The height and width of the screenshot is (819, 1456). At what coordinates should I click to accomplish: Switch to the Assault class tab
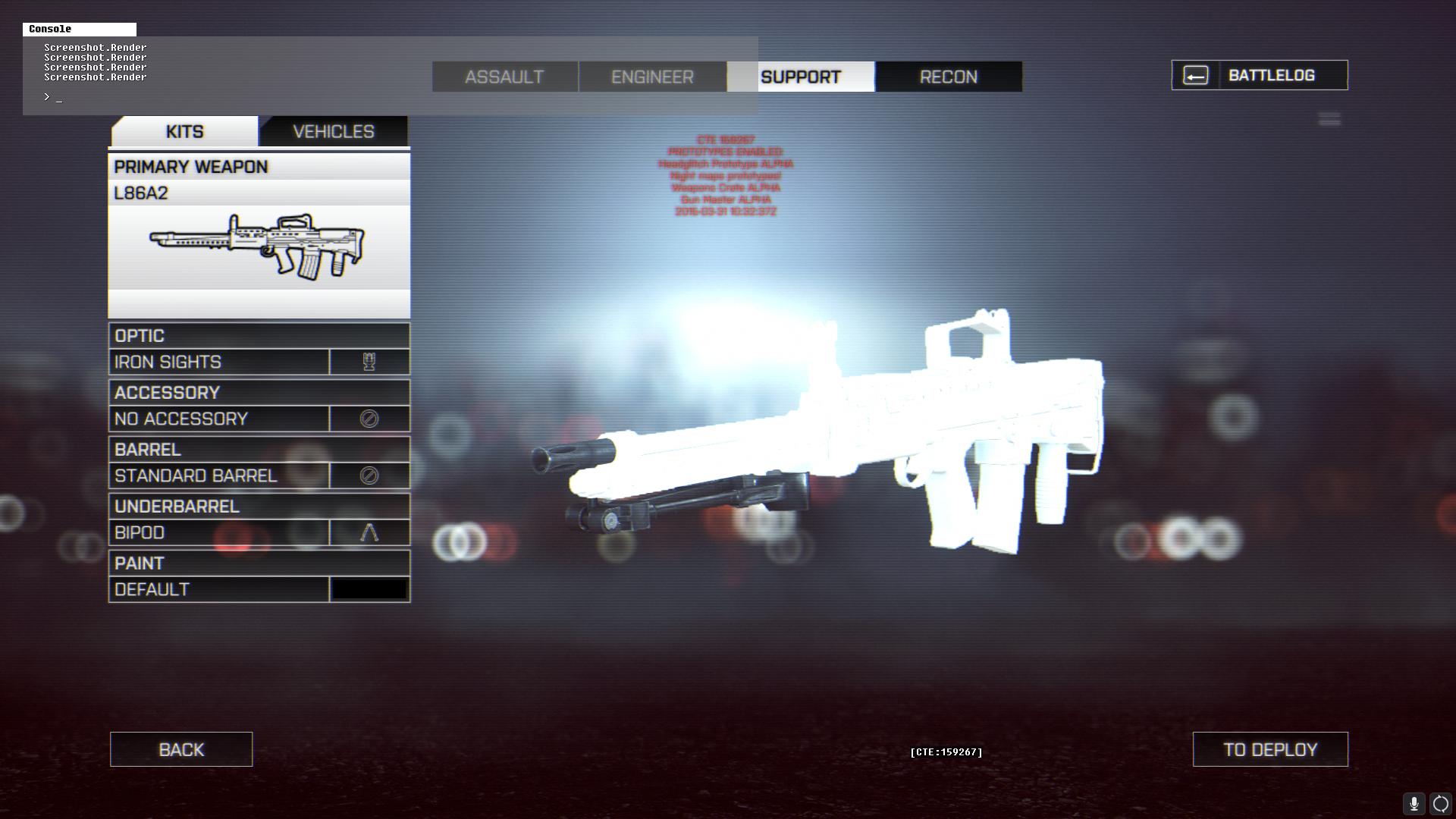click(504, 77)
